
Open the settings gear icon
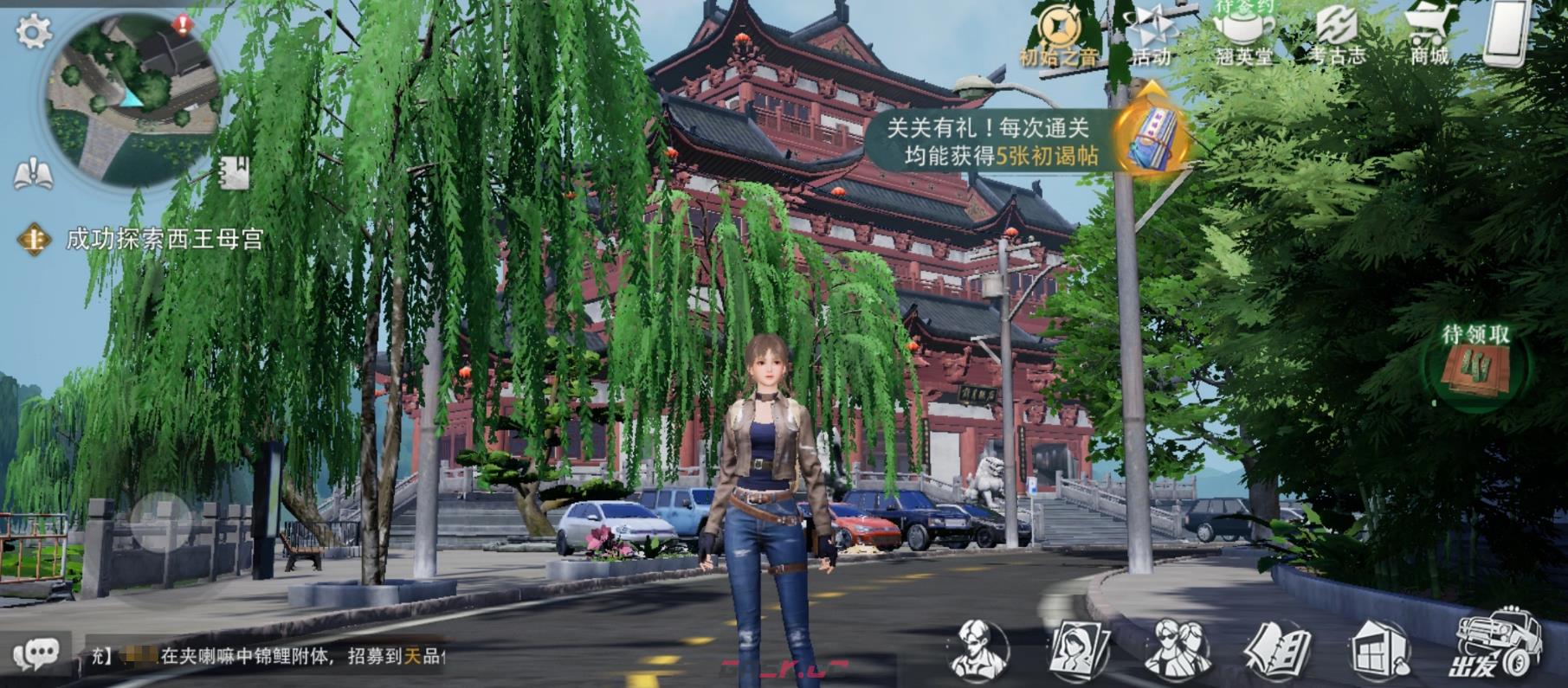(33, 33)
